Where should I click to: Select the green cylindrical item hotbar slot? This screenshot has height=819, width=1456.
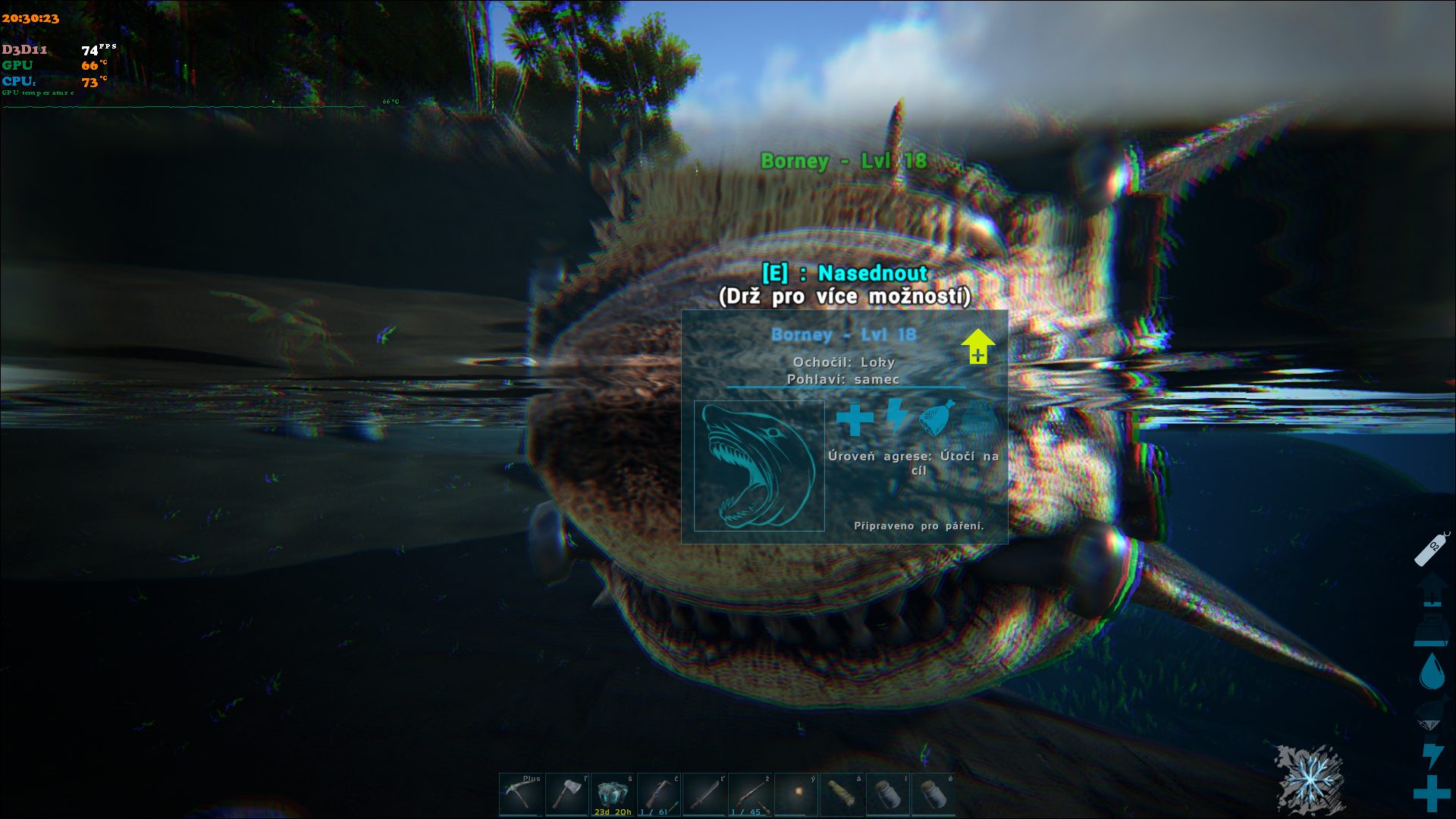842,794
